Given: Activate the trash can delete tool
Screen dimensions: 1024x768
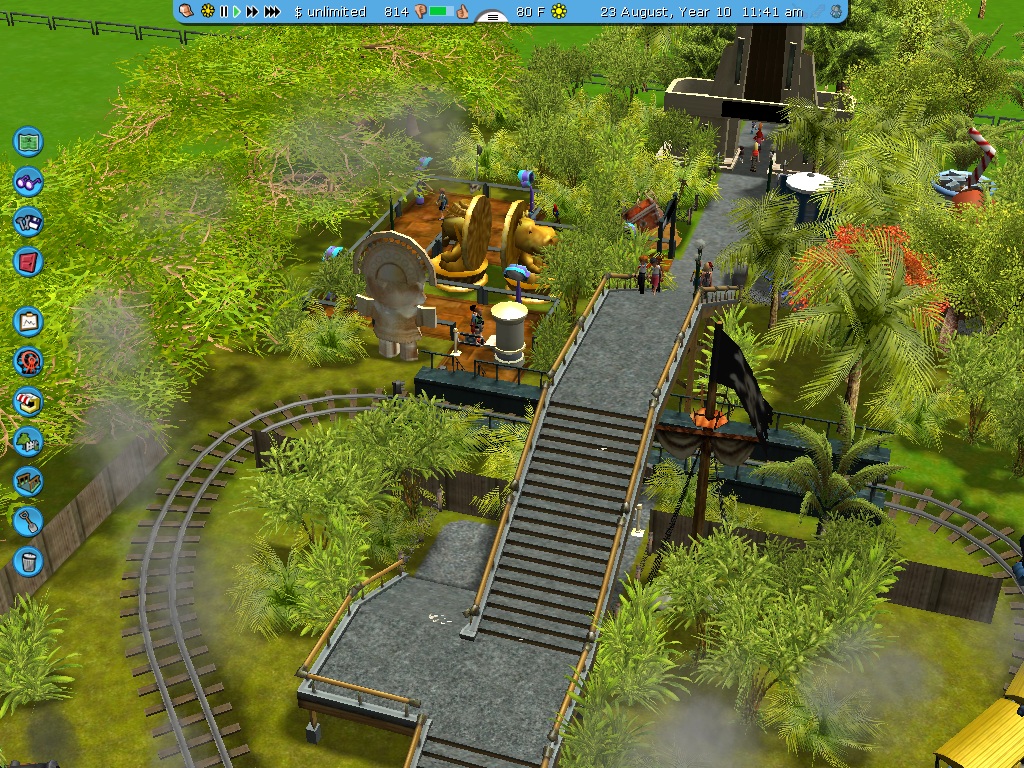Looking at the screenshot, I should click(x=28, y=561).
